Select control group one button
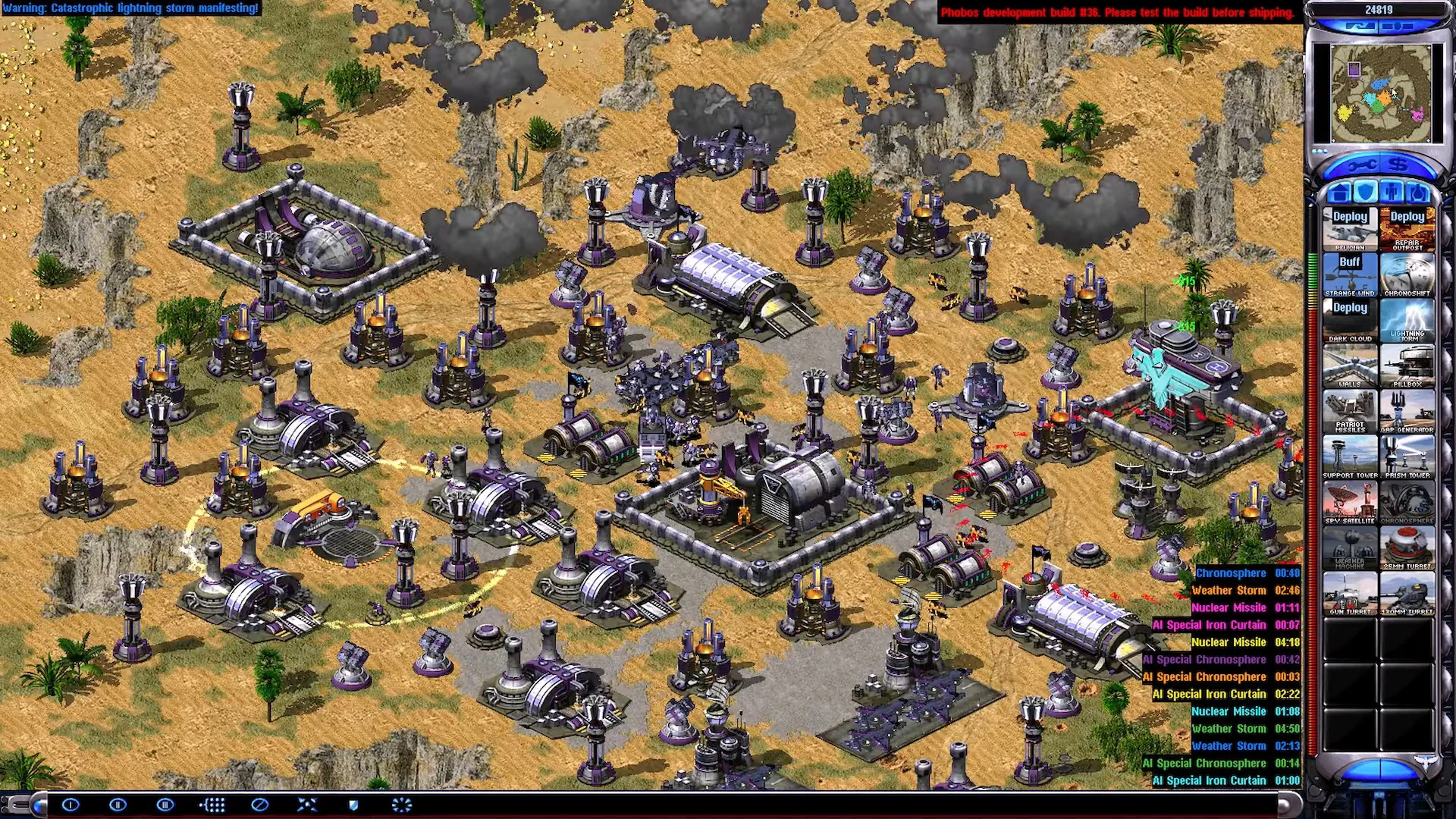Screen dimensions: 1456x819 (x=71, y=805)
